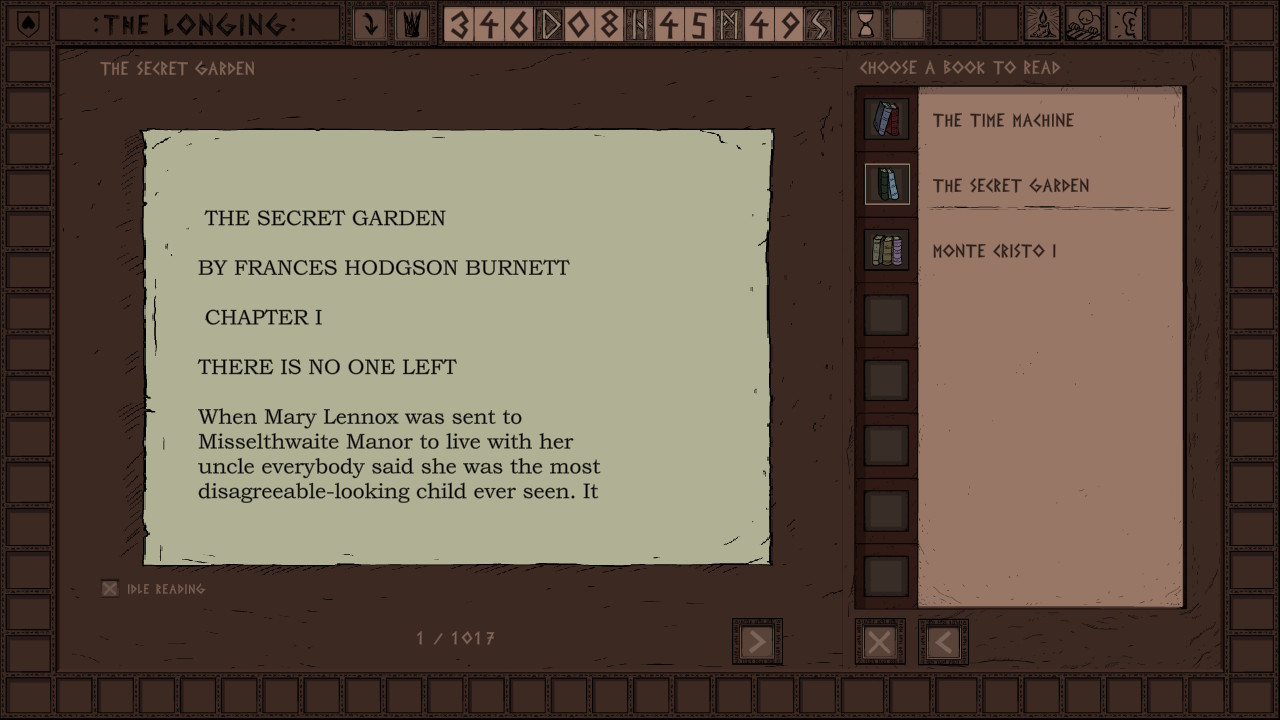Click the curved down arrow icon

click(370, 24)
